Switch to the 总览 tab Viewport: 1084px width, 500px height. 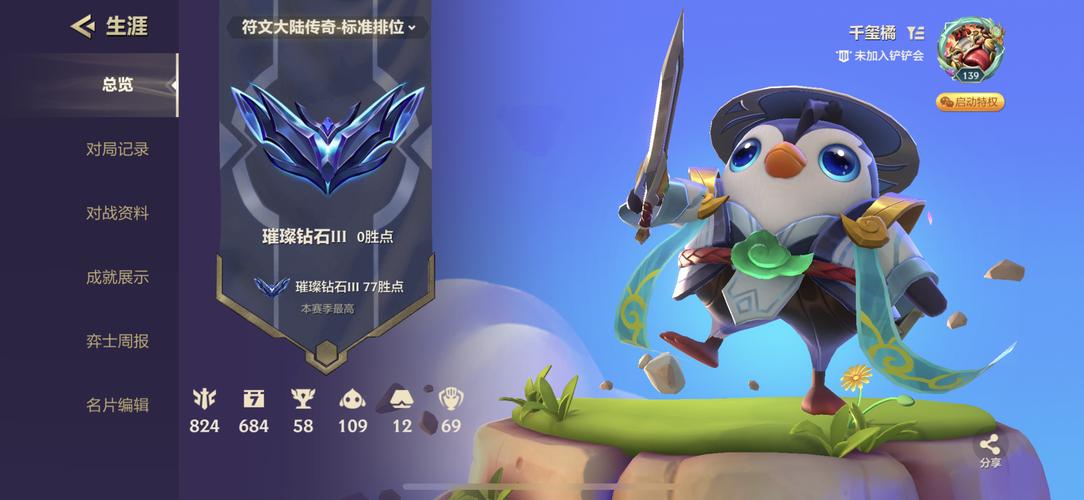click(117, 85)
